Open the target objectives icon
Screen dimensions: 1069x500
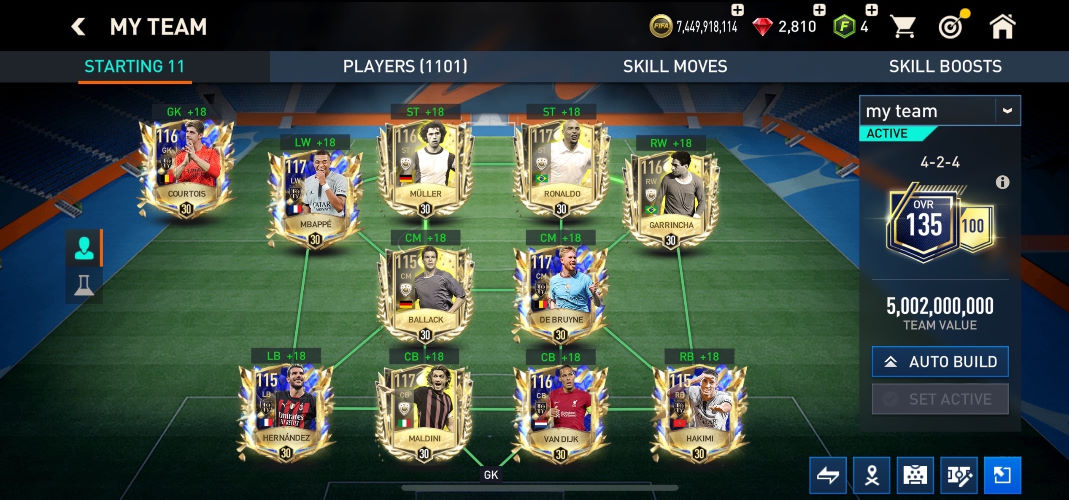pyautogui.click(x=951, y=27)
